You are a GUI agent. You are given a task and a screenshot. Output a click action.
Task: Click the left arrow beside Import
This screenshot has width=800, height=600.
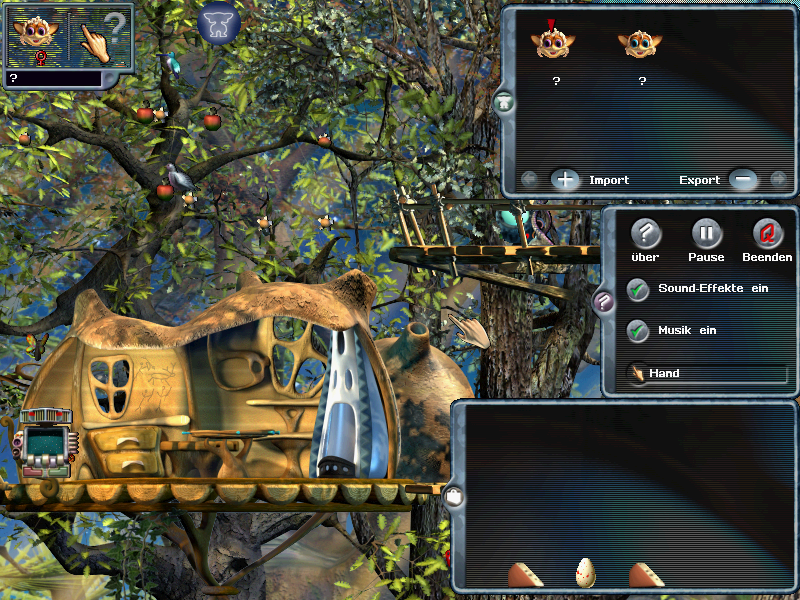530,180
